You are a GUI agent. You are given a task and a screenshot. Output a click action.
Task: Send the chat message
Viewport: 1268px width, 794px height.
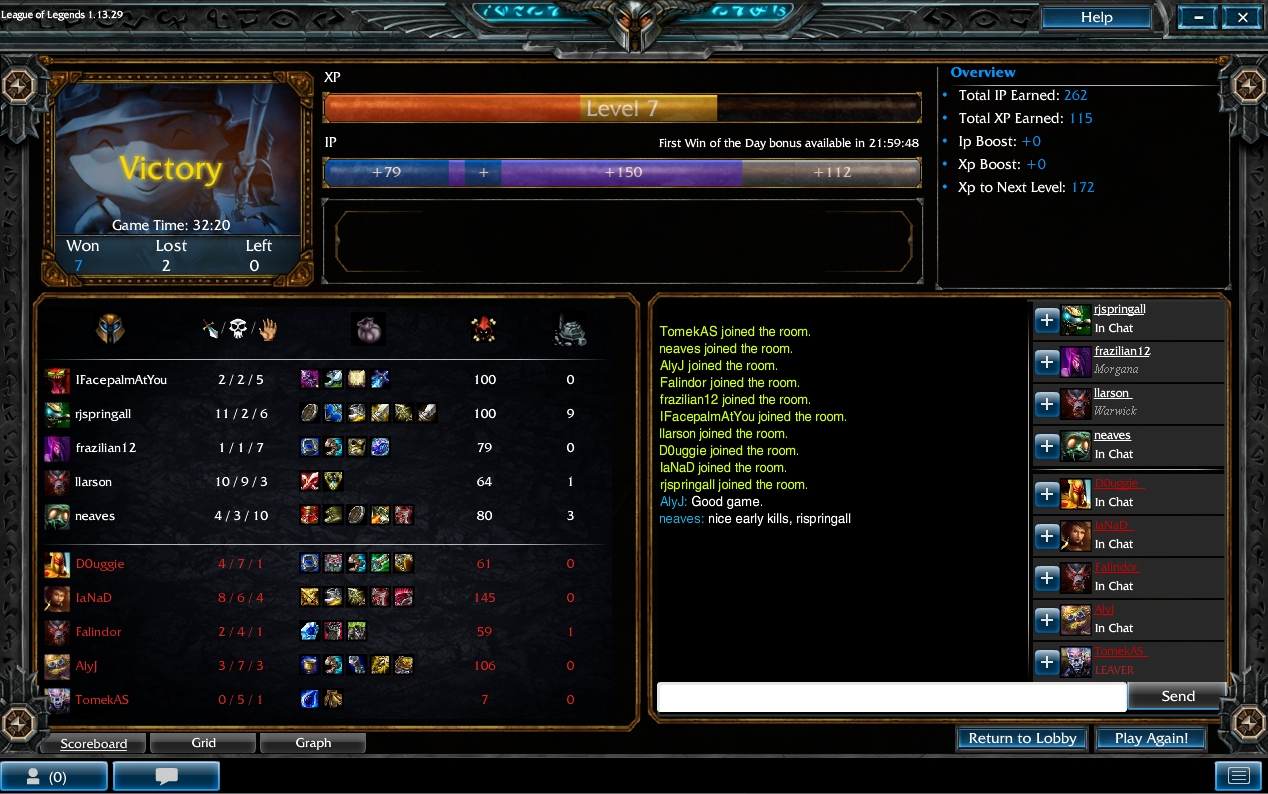point(1177,696)
